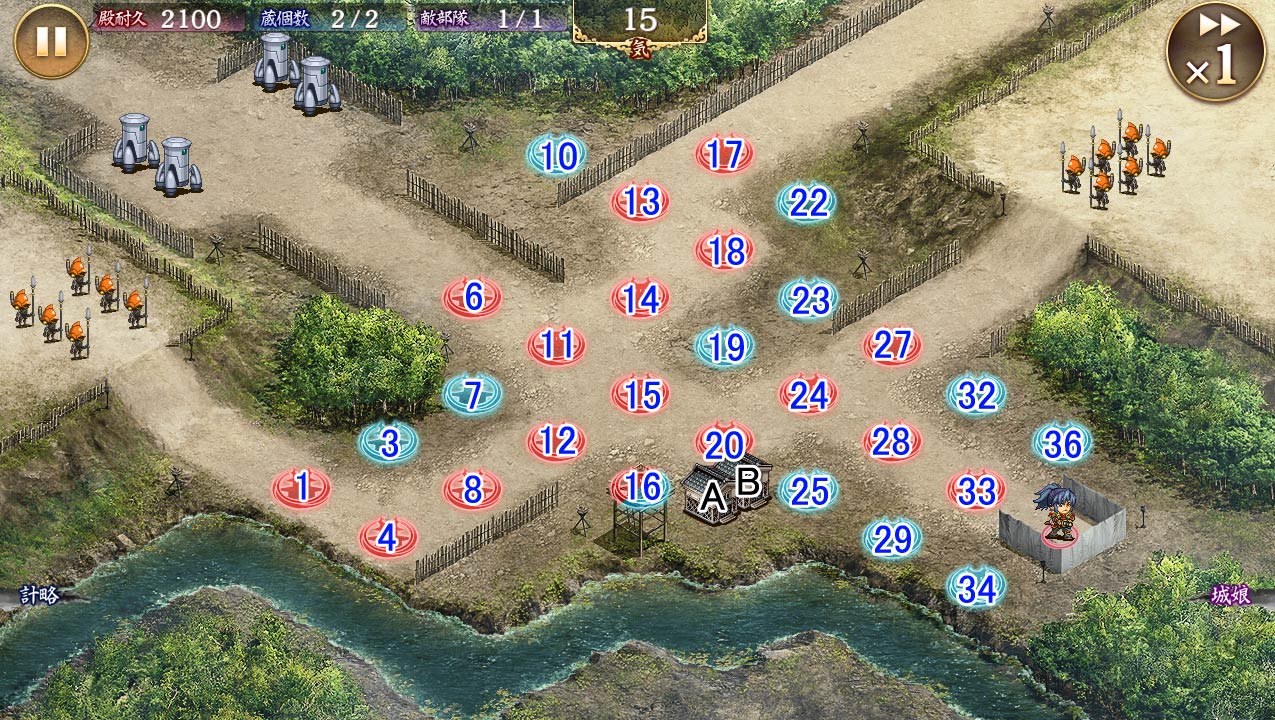This screenshot has height=720, width=1275.
Task: Pick blue placement tile 22
Action: click(807, 203)
